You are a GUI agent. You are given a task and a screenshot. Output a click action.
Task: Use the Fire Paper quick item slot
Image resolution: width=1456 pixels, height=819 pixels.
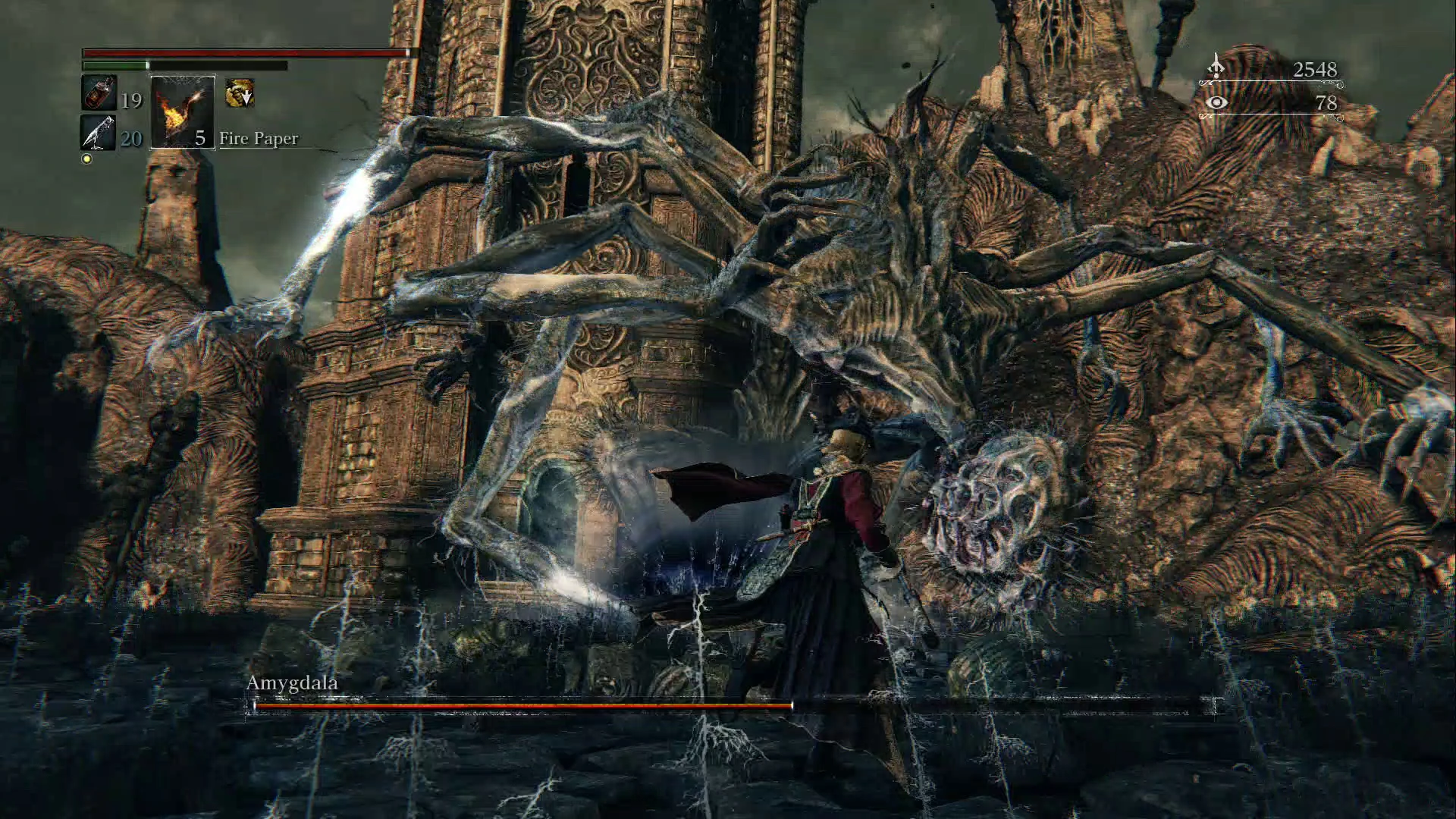click(x=182, y=112)
